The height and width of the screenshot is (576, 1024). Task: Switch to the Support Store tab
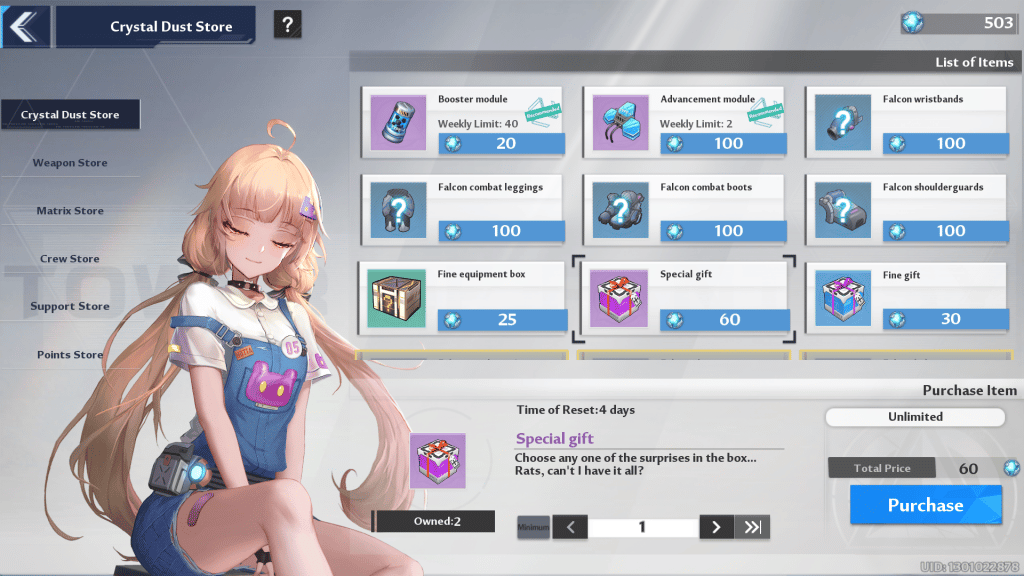pyautogui.click(x=70, y=307)
